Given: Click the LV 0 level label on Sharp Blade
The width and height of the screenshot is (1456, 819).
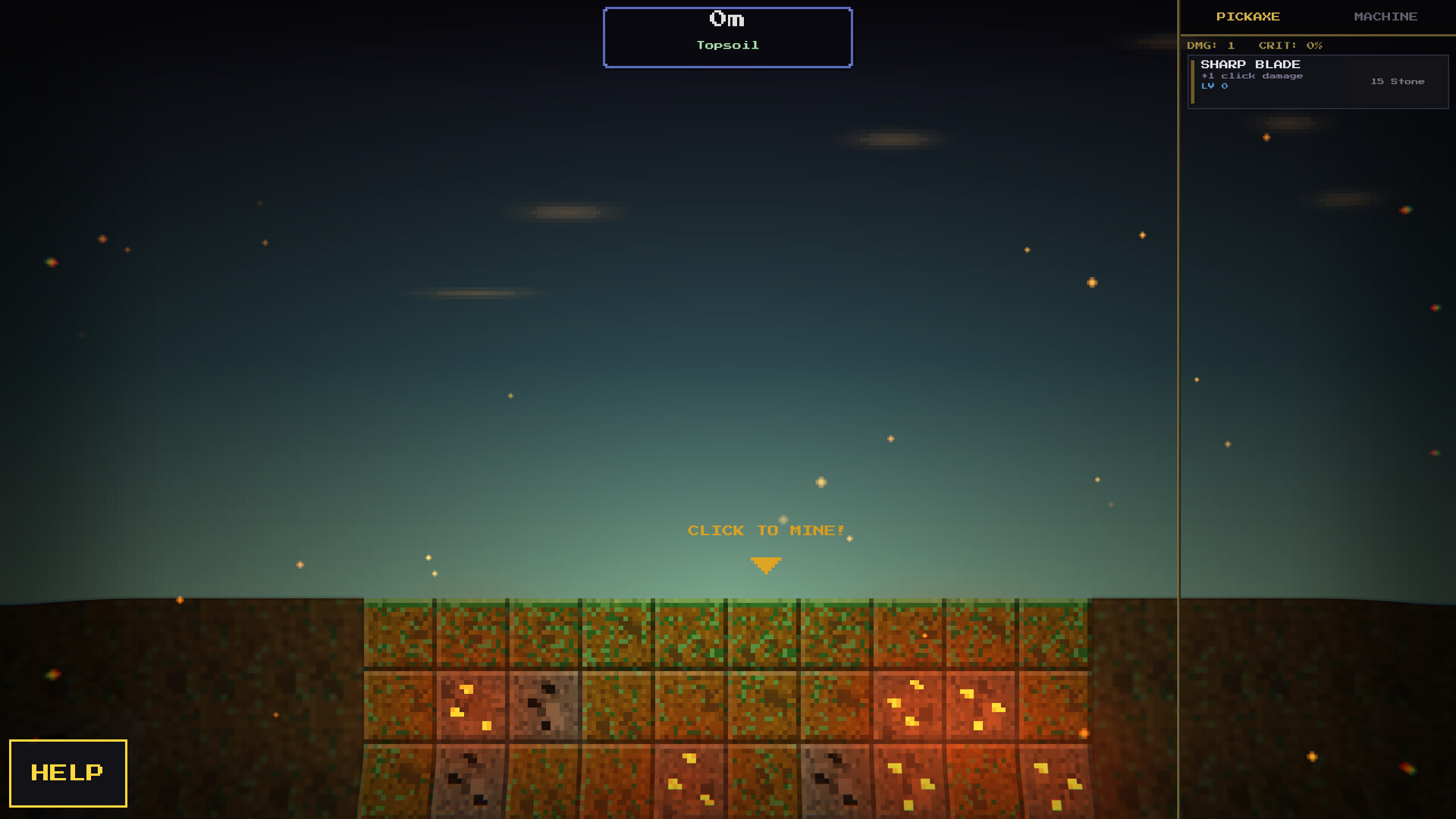Looking at the screenshot, I should [x=1214, y=86].
